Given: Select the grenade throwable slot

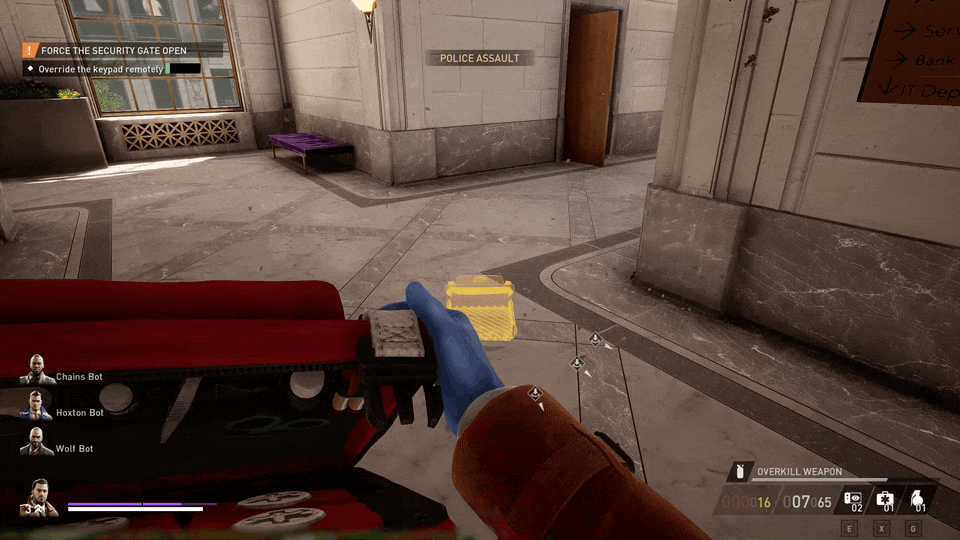Looking at the screenshot, I should (x=917, y=499).
